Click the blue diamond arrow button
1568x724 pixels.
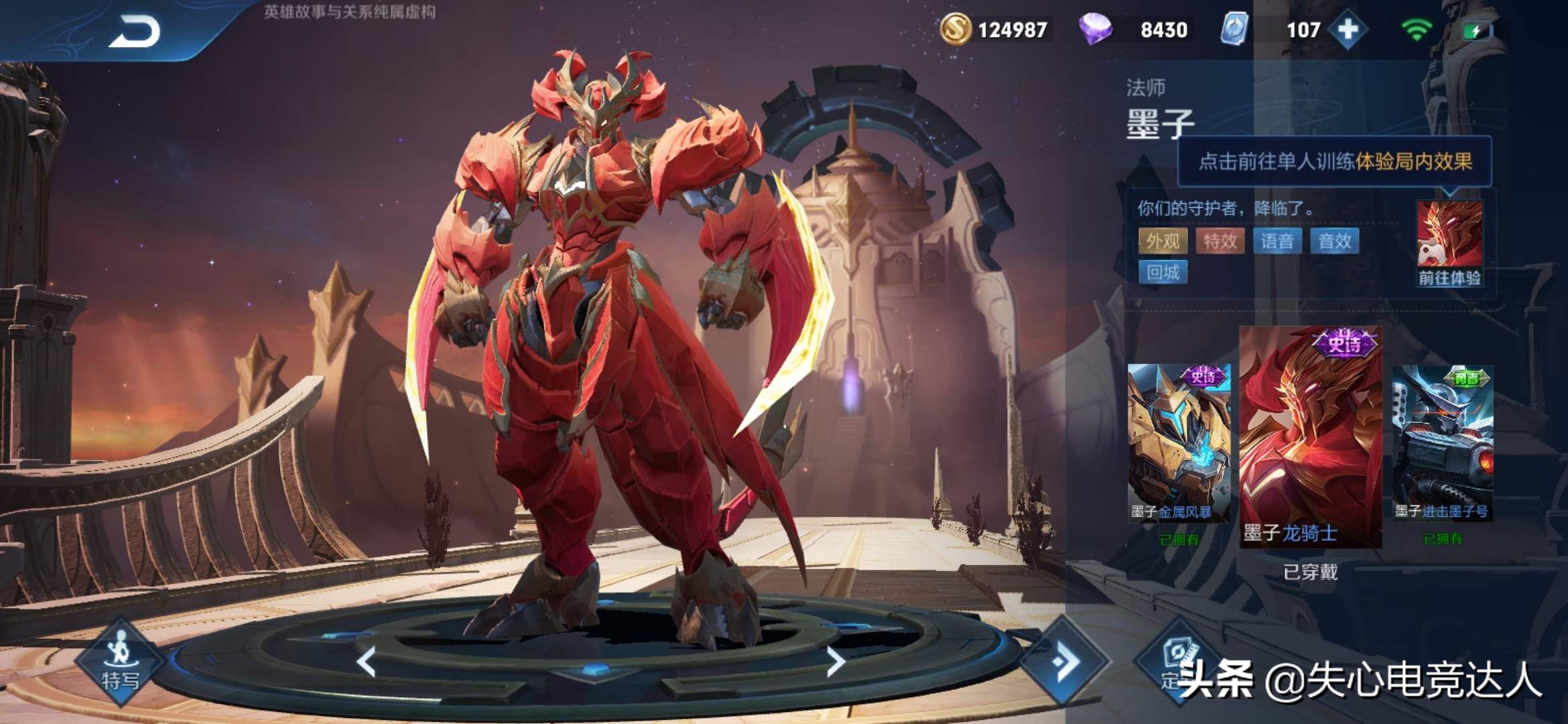tap(1065, 662)
